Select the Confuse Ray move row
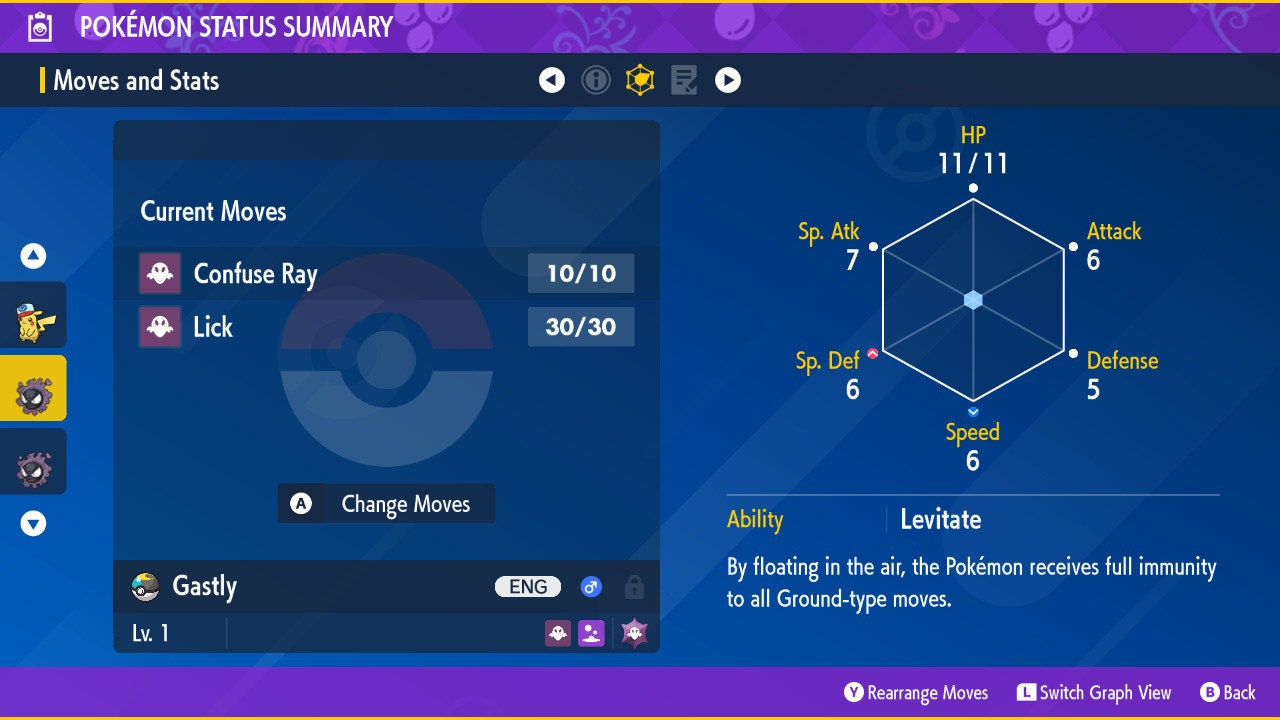 tap(386, 273)
